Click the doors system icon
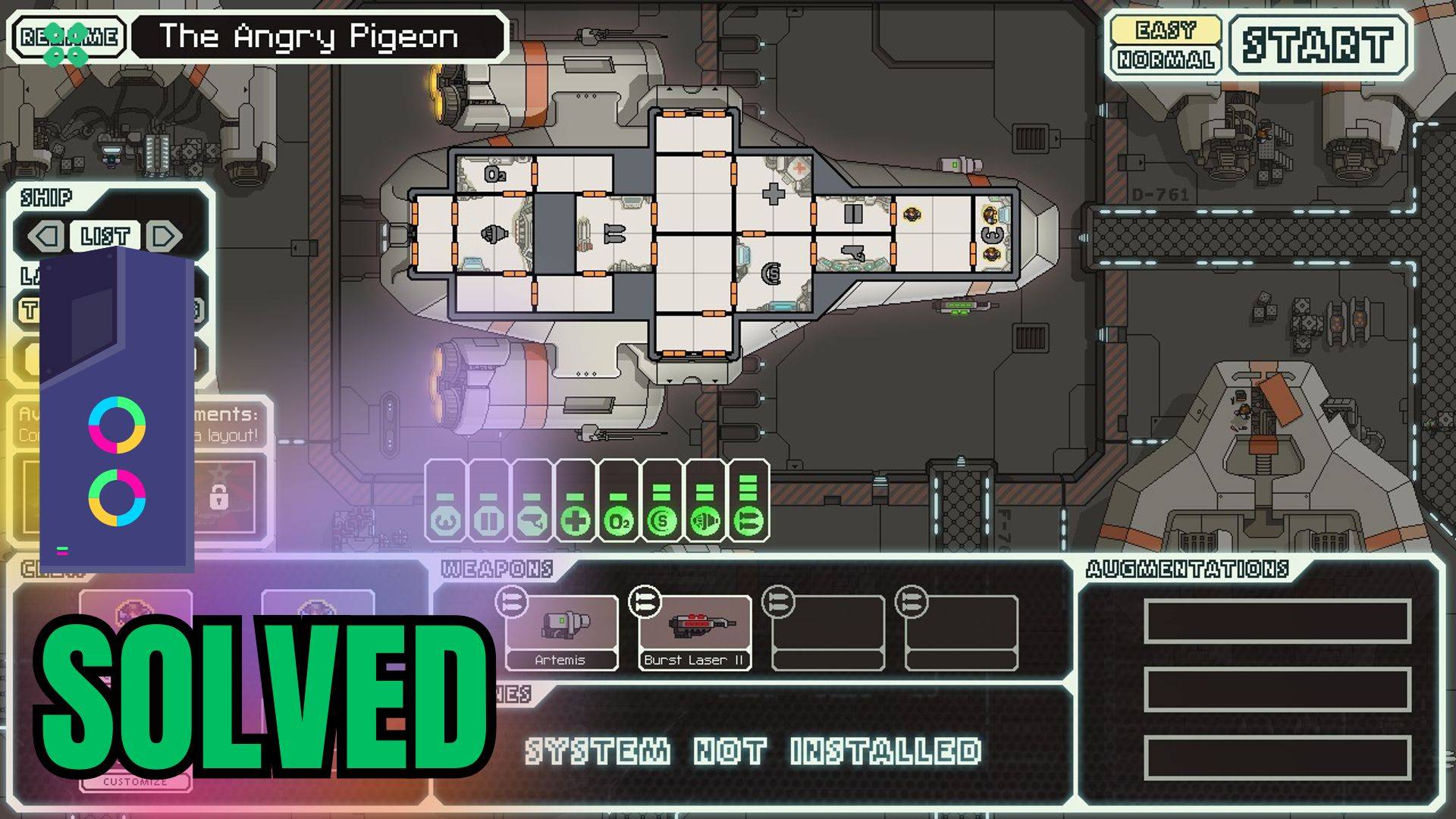The width and height of the screenshot is (1456, 819). tap(488, 521)
